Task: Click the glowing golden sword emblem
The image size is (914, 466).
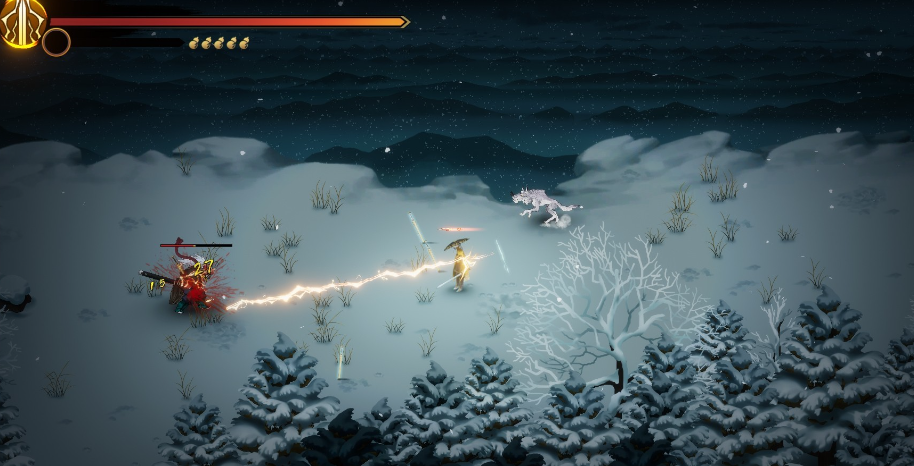Action: [x=20, y=20]
